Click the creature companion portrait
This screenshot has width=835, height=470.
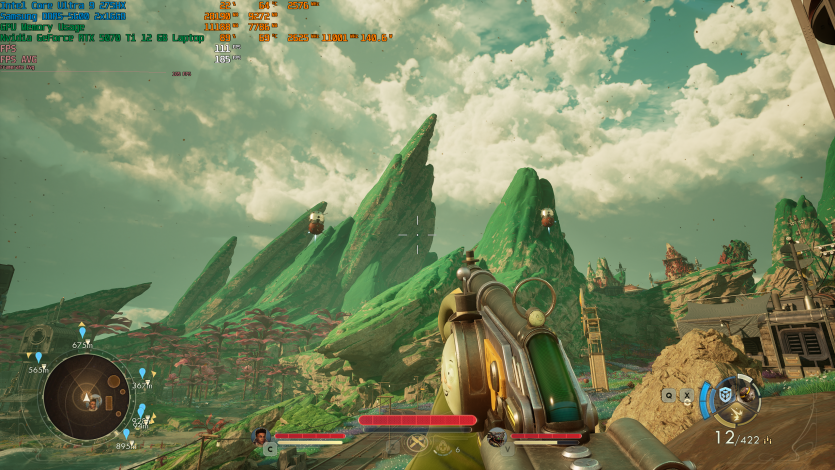pyautogui.click(x=496, y=436)
